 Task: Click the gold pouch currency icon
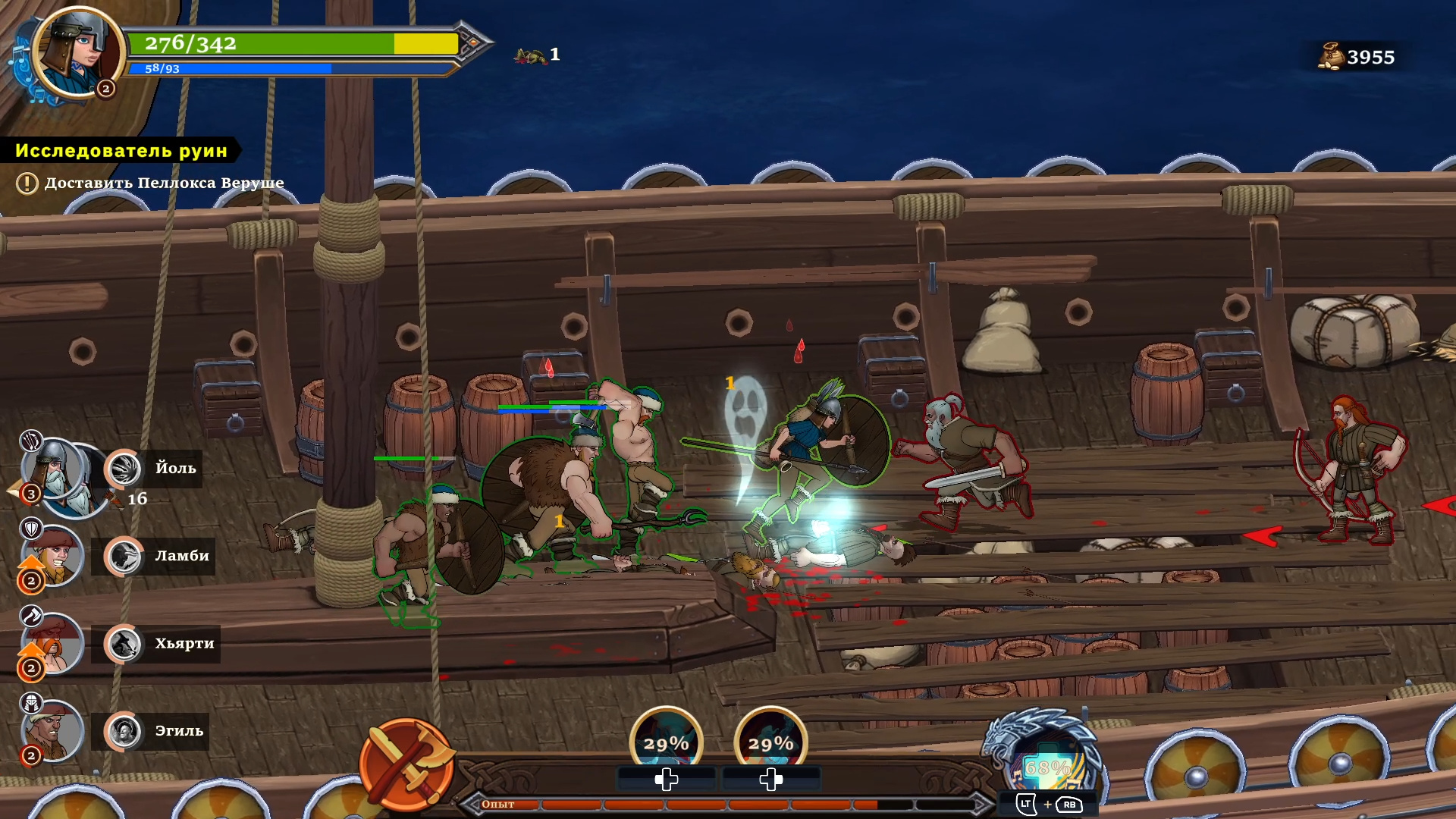[1330, 57]
